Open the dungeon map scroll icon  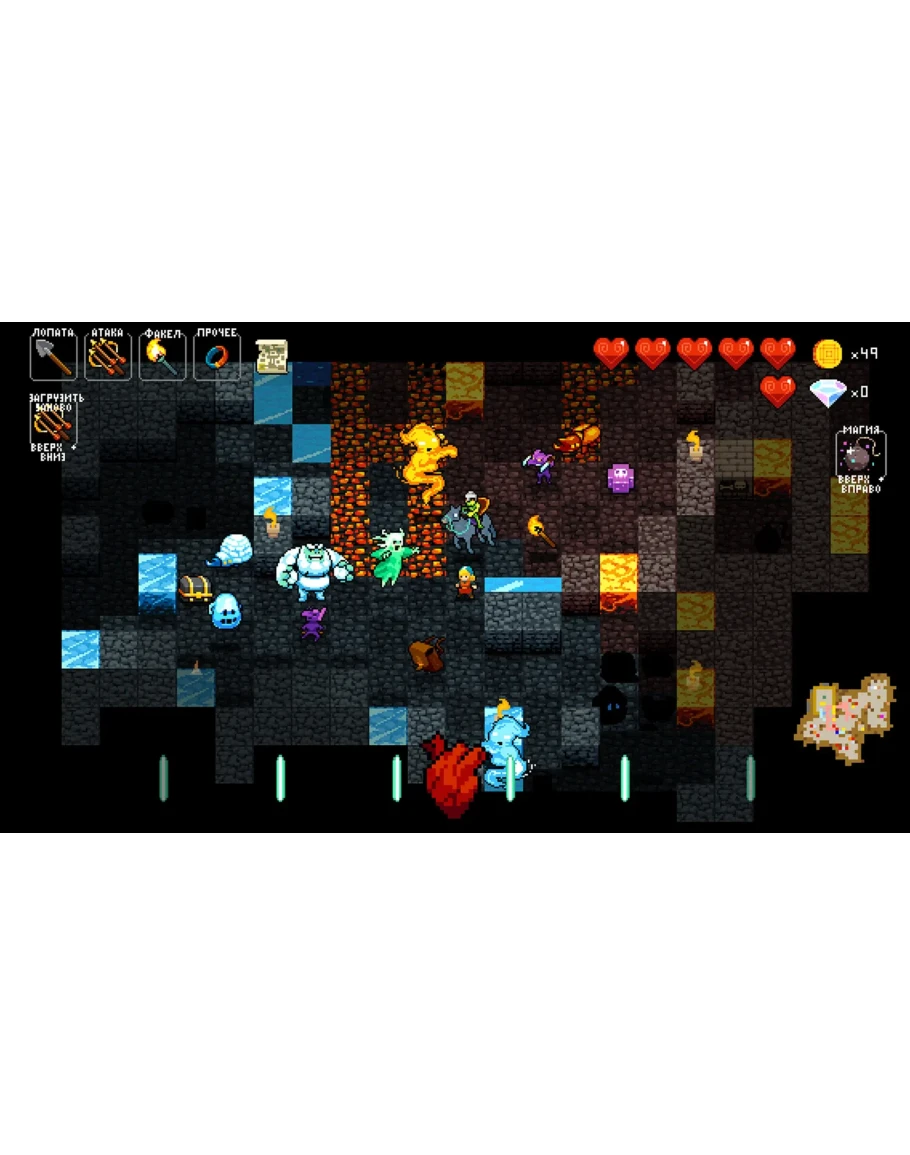pos(272,357)
